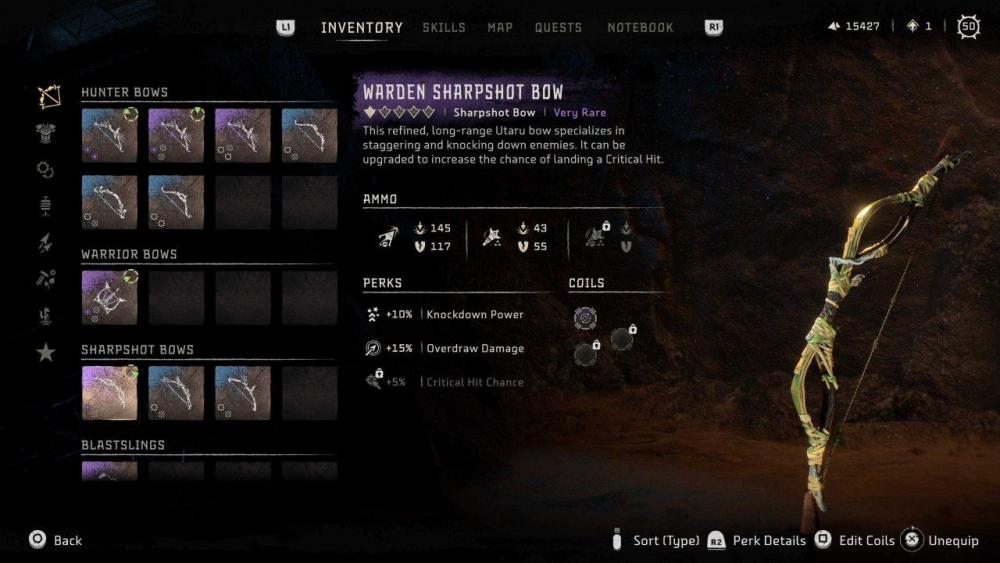Viewport: 1000px width, 563px height.
Task: Pick the last bow in Sharpshot Bows
Action: 242,392
